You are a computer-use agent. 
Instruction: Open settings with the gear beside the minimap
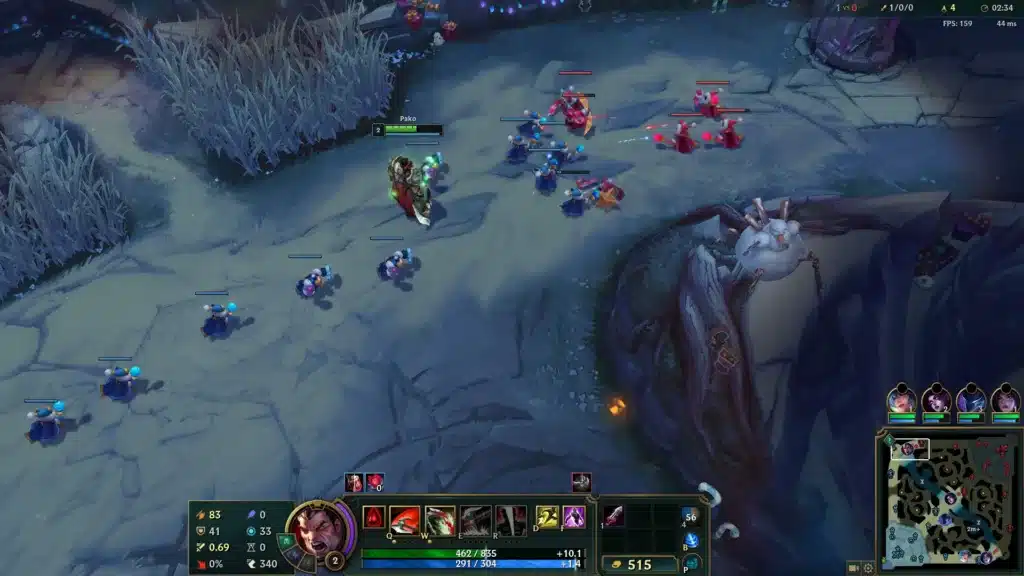[x=868, y=567]
